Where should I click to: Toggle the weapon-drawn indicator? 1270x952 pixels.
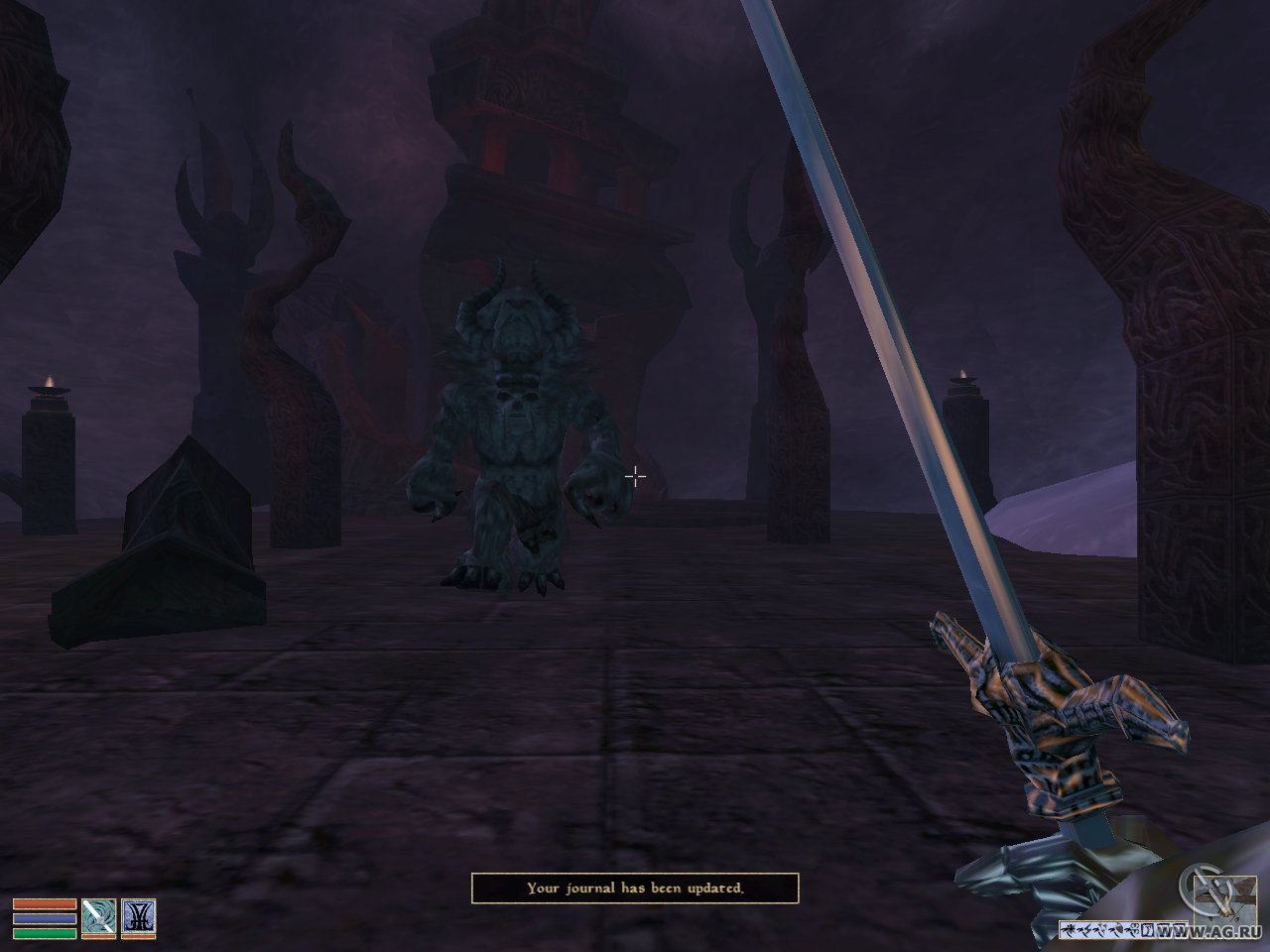point(98,916)
